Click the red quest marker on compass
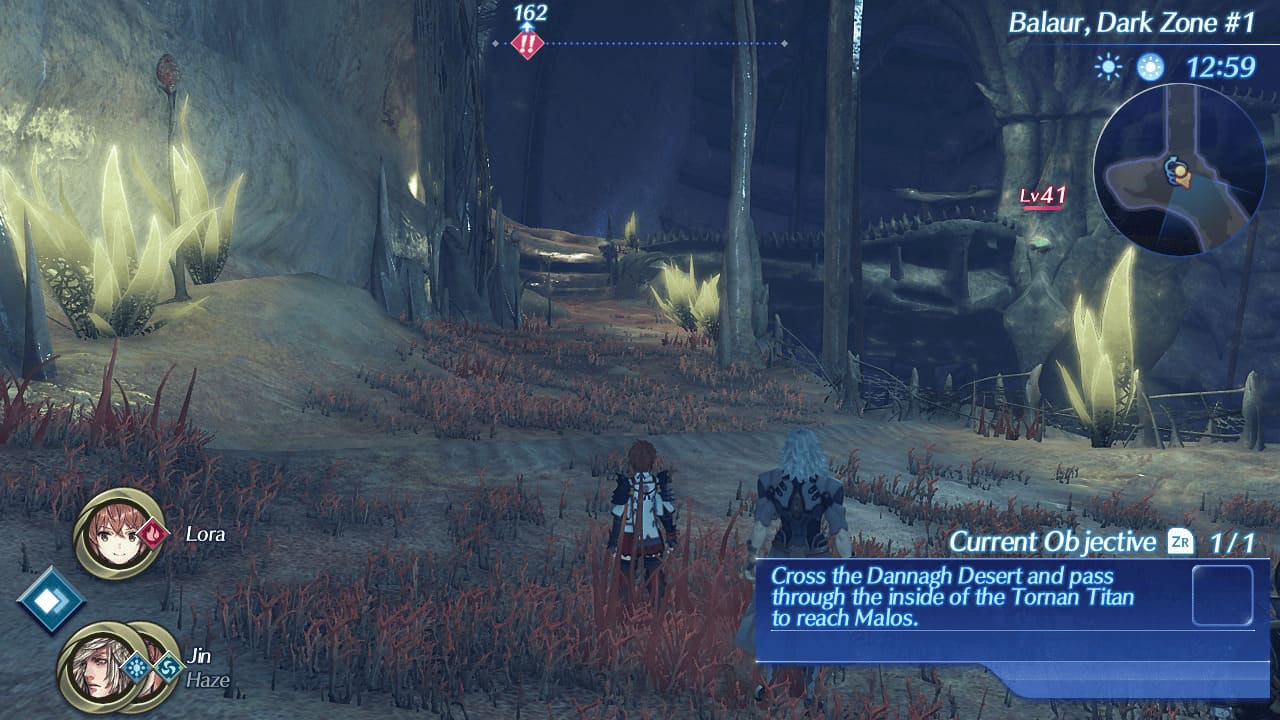The width and height of the screenshot is (1280, 720). coord(526,44)
